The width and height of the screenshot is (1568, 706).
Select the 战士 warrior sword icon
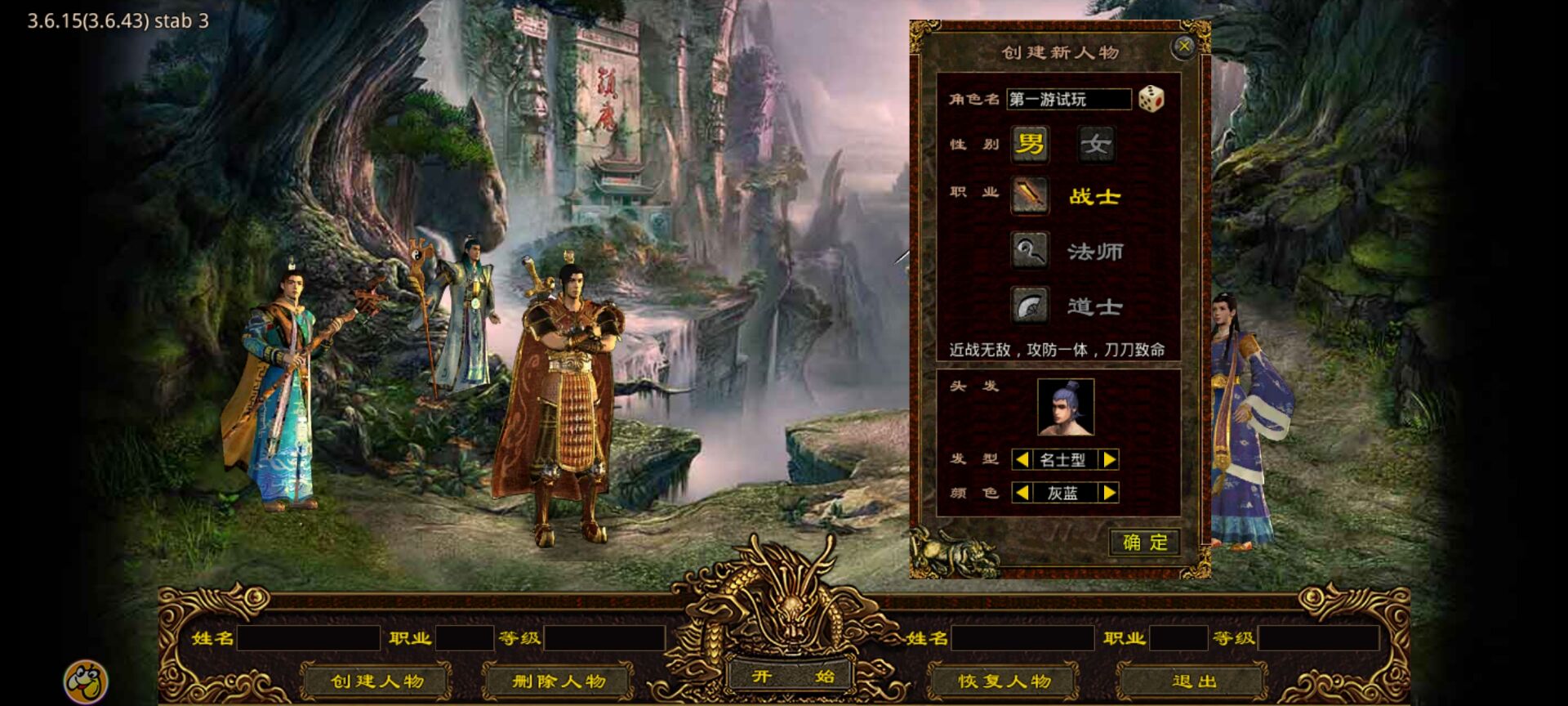click(1029, 196)
